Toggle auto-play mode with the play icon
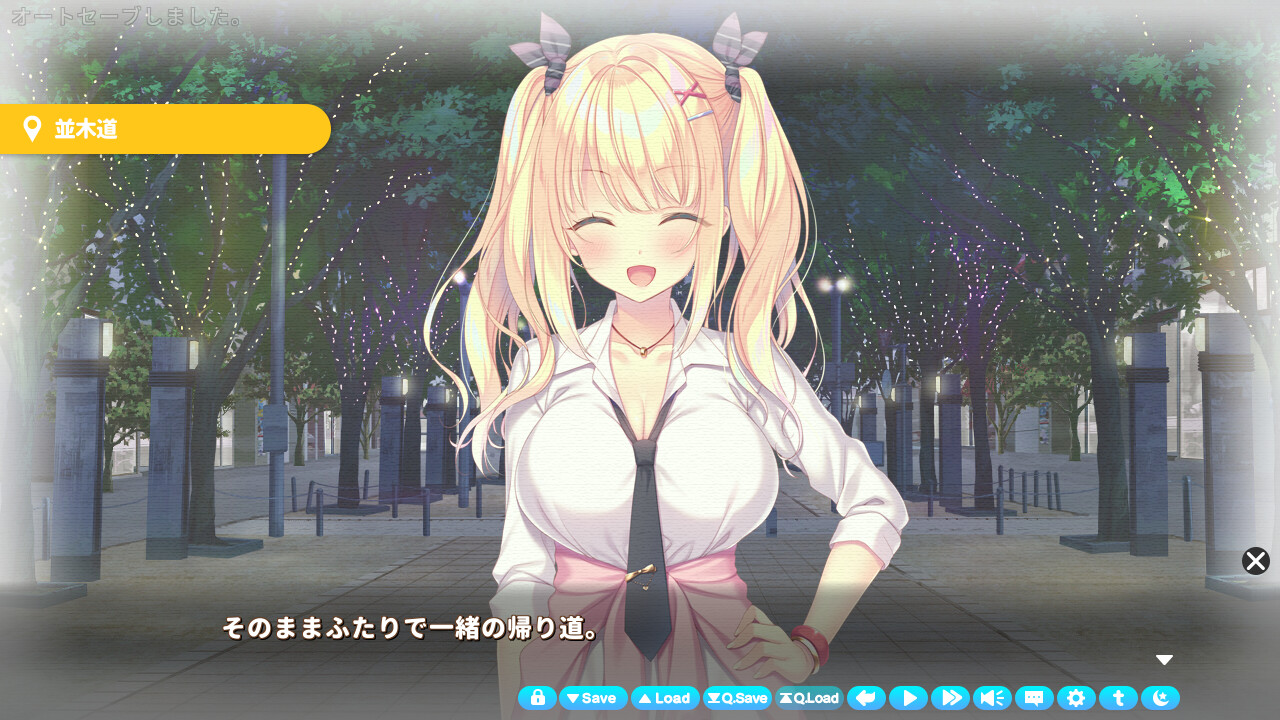Viewport: 1280px width, 720px height. (909, 698)
